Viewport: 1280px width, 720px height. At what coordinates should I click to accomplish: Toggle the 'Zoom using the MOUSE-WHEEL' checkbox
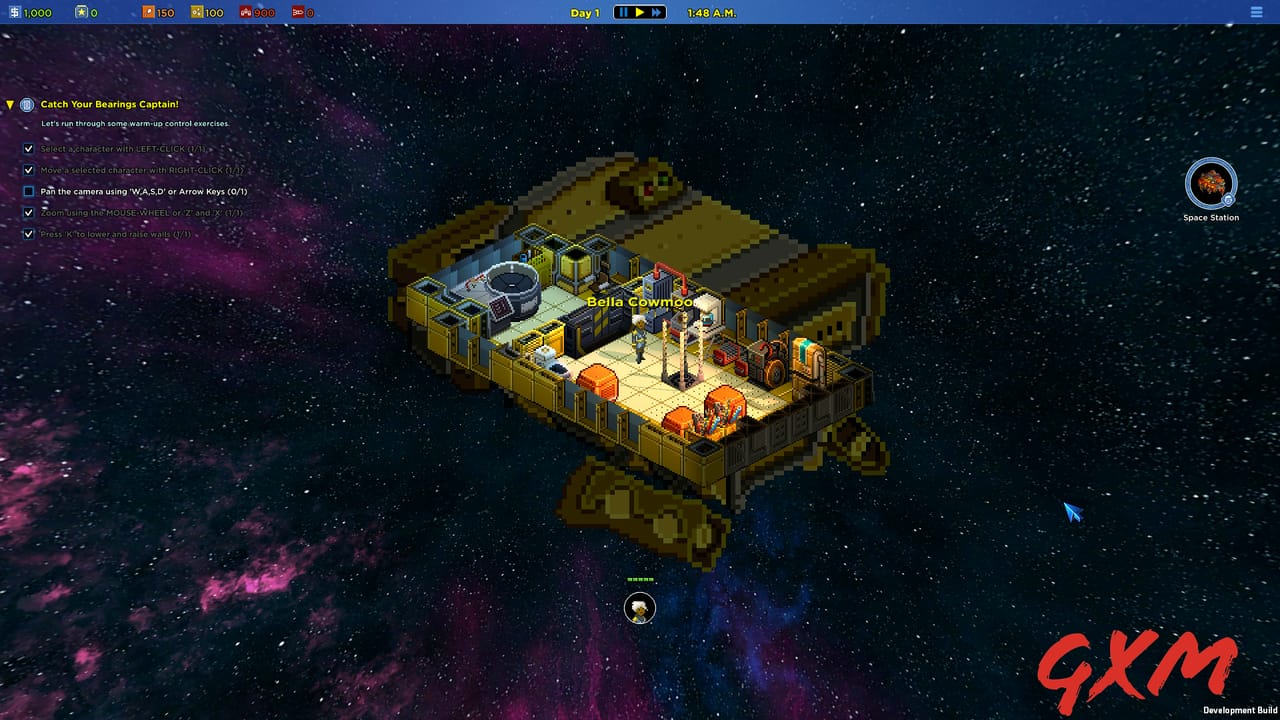tap(28, 212)
